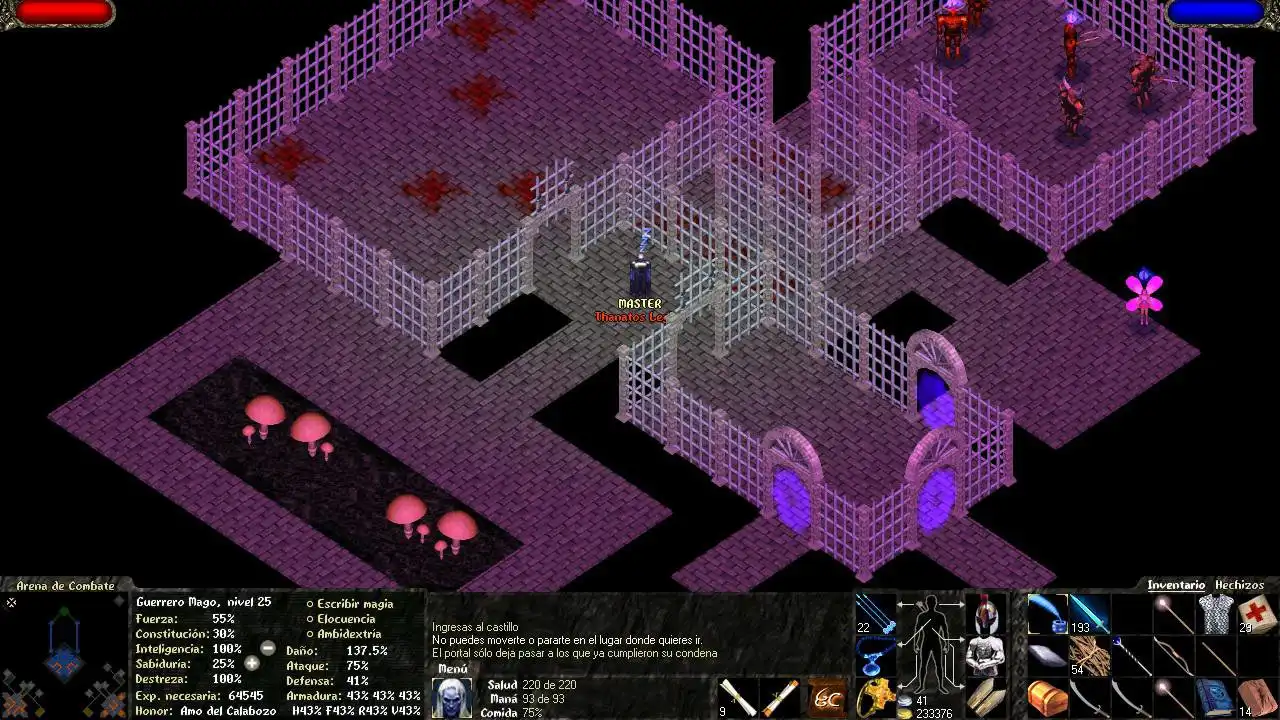Open the Menú button
Image resolution: width=1280 pixels, height=720 pixels.
452,669
